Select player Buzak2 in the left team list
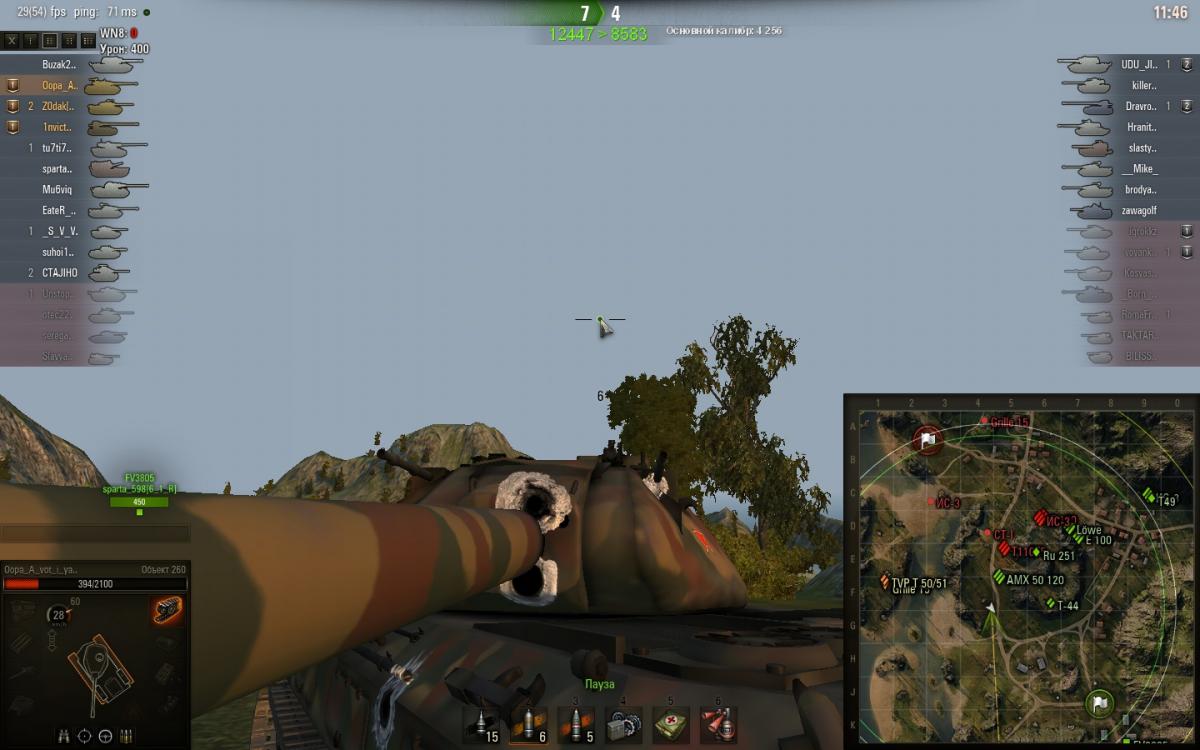Screen dimensions: 1200x750 click(x=59, y=64)
